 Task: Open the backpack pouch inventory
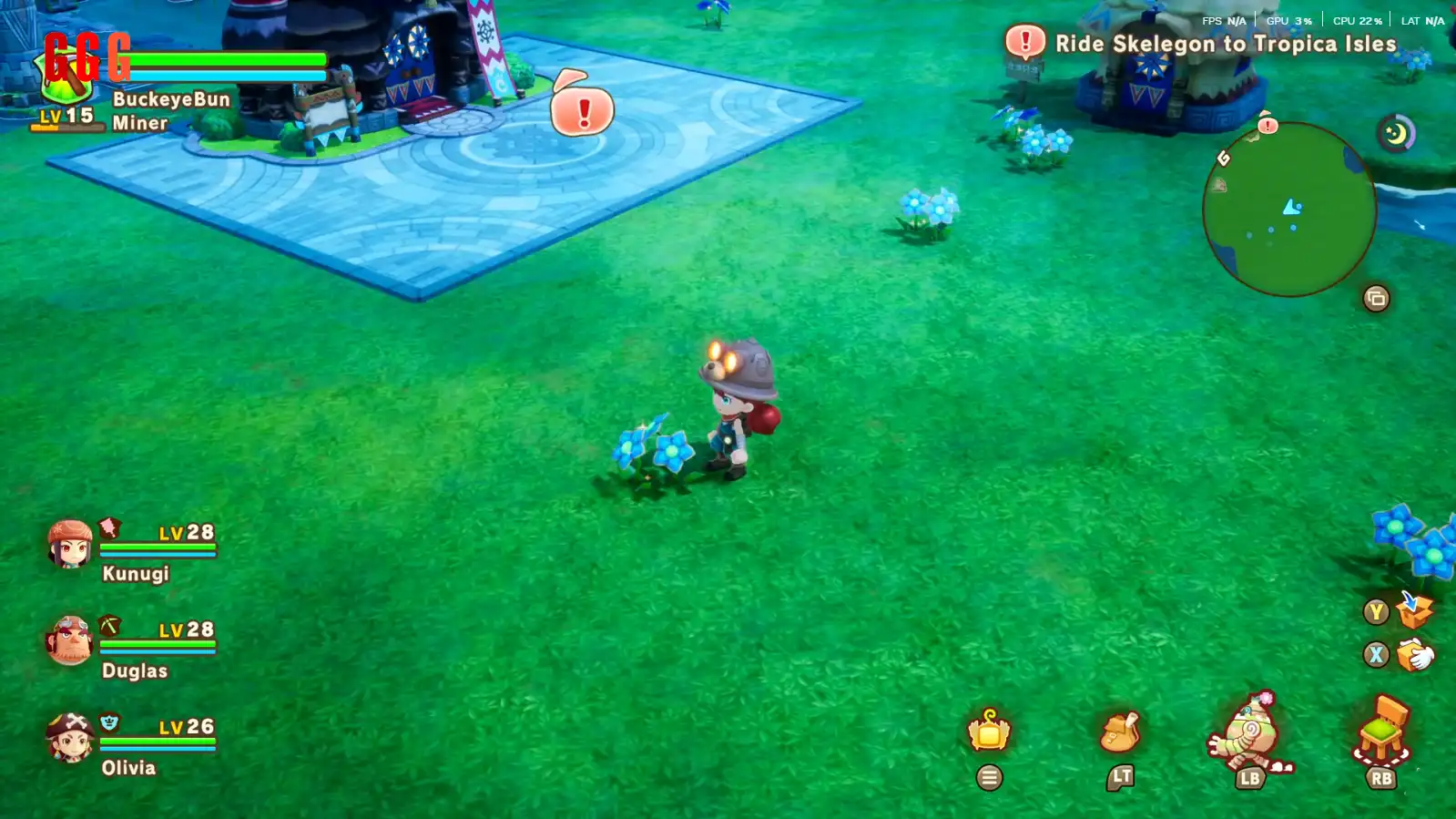point(1120,732)
